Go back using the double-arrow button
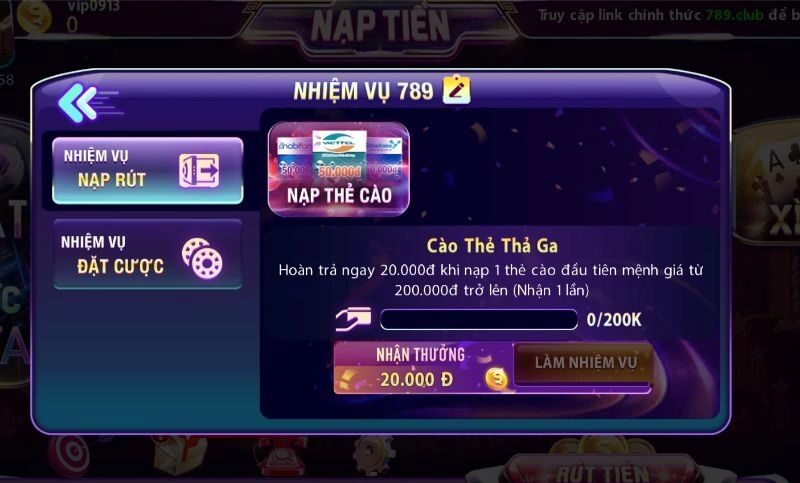Screen dimensions: 800x483 77,101
